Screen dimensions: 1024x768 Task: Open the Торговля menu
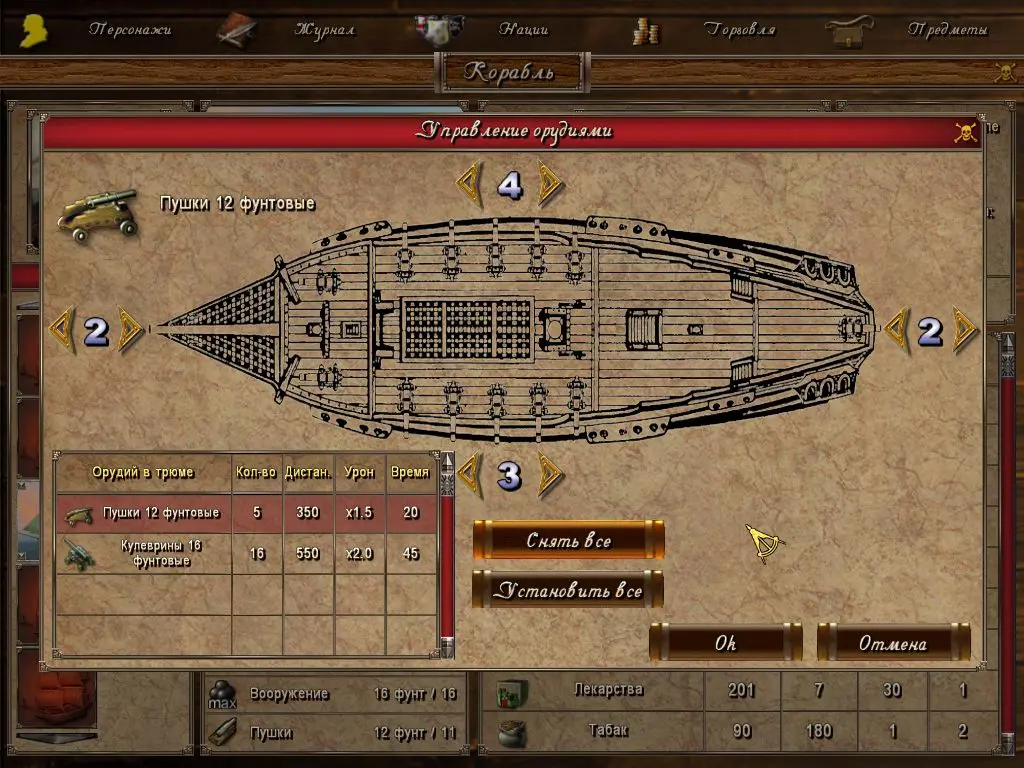pos(739,30)
